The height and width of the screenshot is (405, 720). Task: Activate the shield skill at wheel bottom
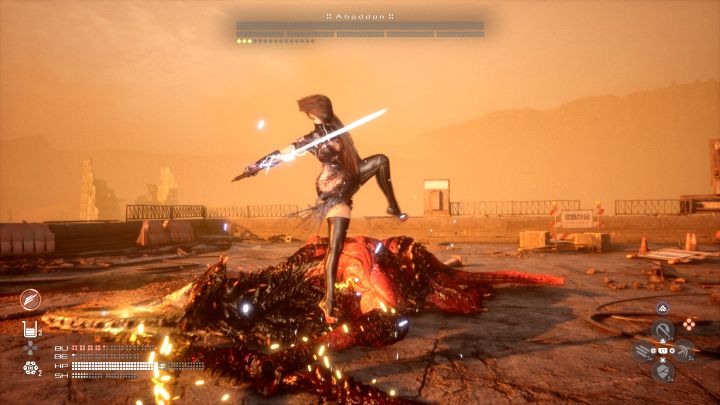(661, 371)
